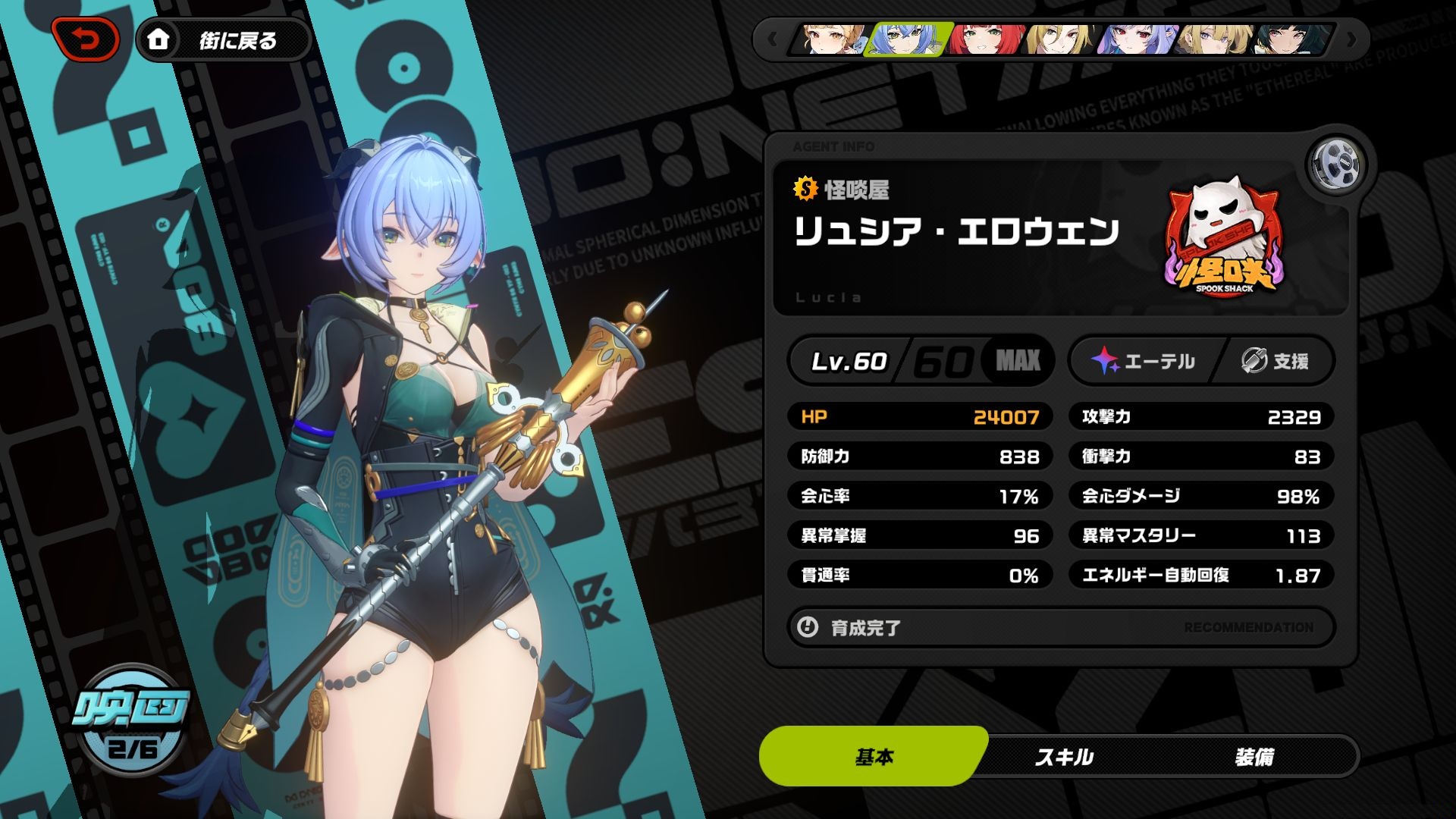Open the 育成完了 recommendation bar

1060,627
